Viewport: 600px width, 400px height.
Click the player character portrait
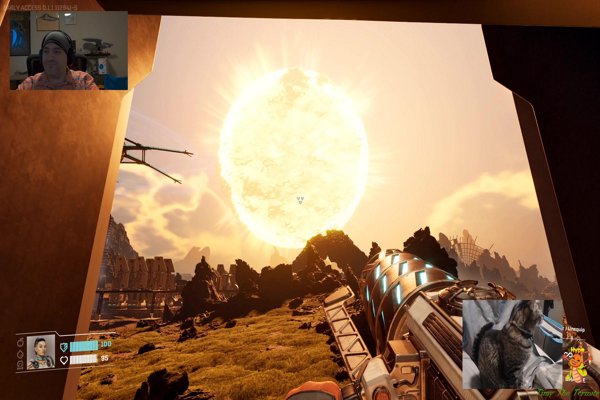coord(41,352)
